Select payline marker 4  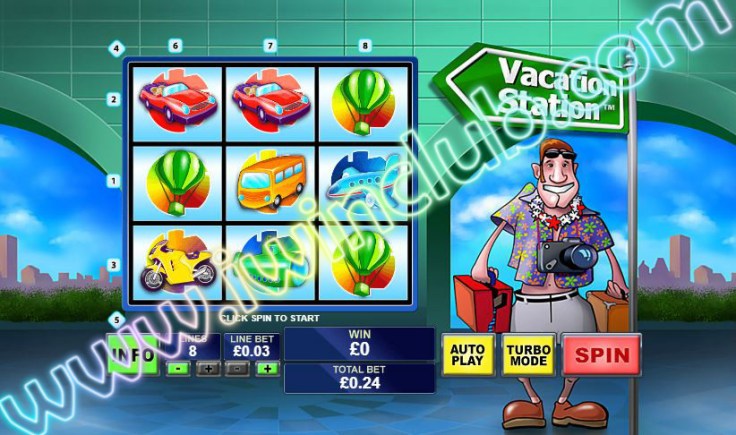click(x=116, y=48)
